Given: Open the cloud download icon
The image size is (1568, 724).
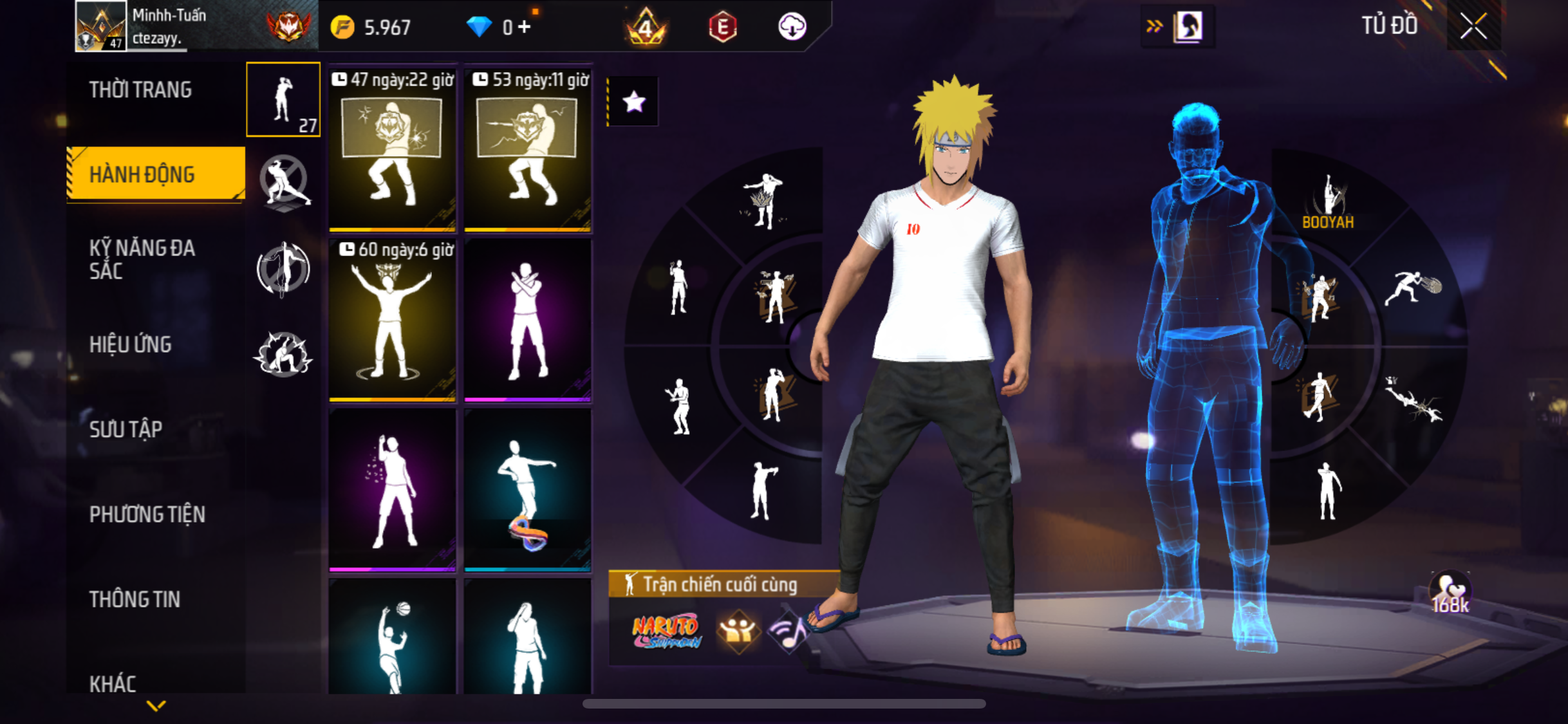Looking at the screenshot, I should pyautogui.click(x=792, y=27).
